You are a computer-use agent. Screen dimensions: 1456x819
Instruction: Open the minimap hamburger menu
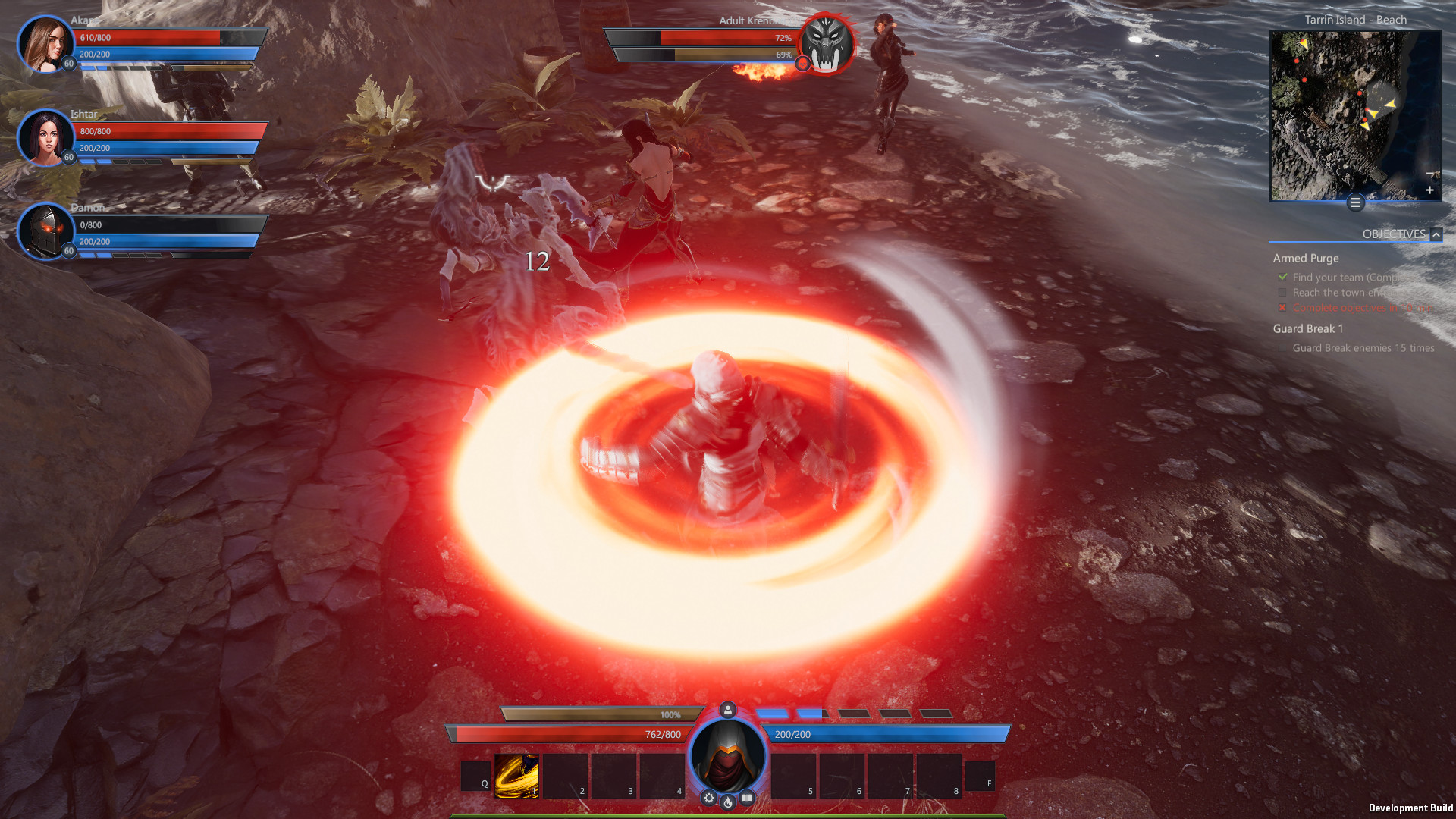1355,203
